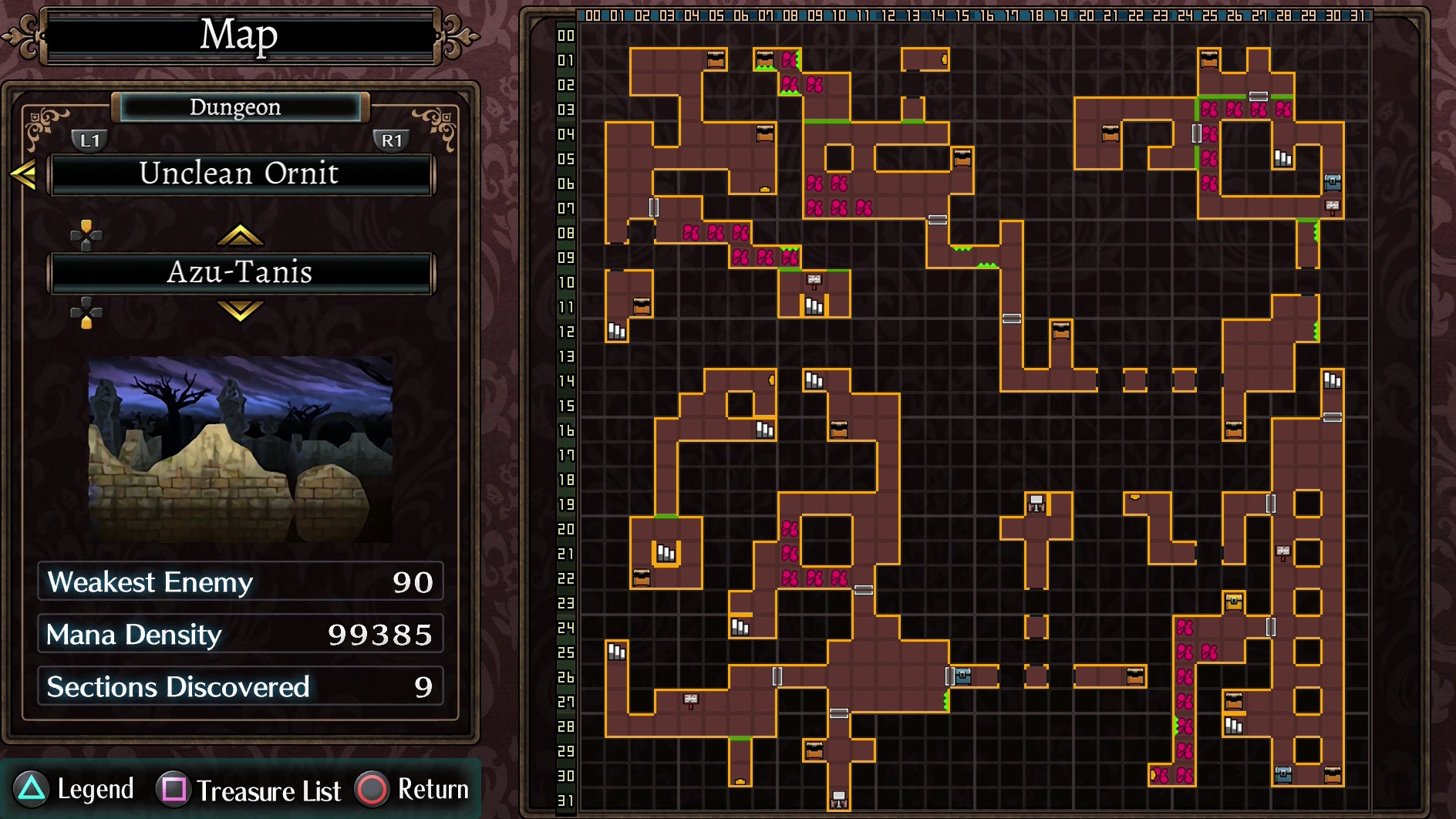Click the down arrow below Azu-Tanis
Screen dimensions: 1456x819
(240, 310)
